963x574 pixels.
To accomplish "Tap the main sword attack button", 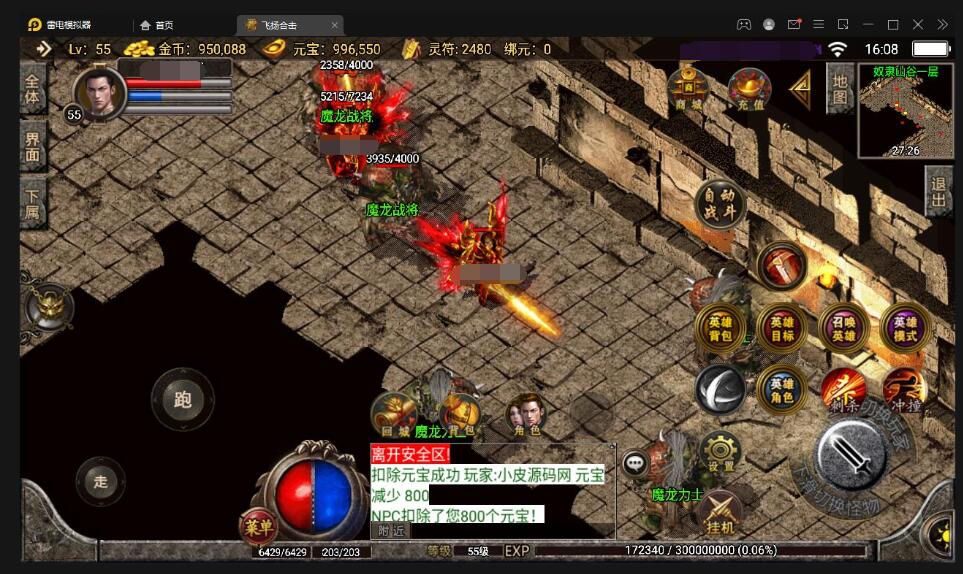I will [x=850, y=455].
